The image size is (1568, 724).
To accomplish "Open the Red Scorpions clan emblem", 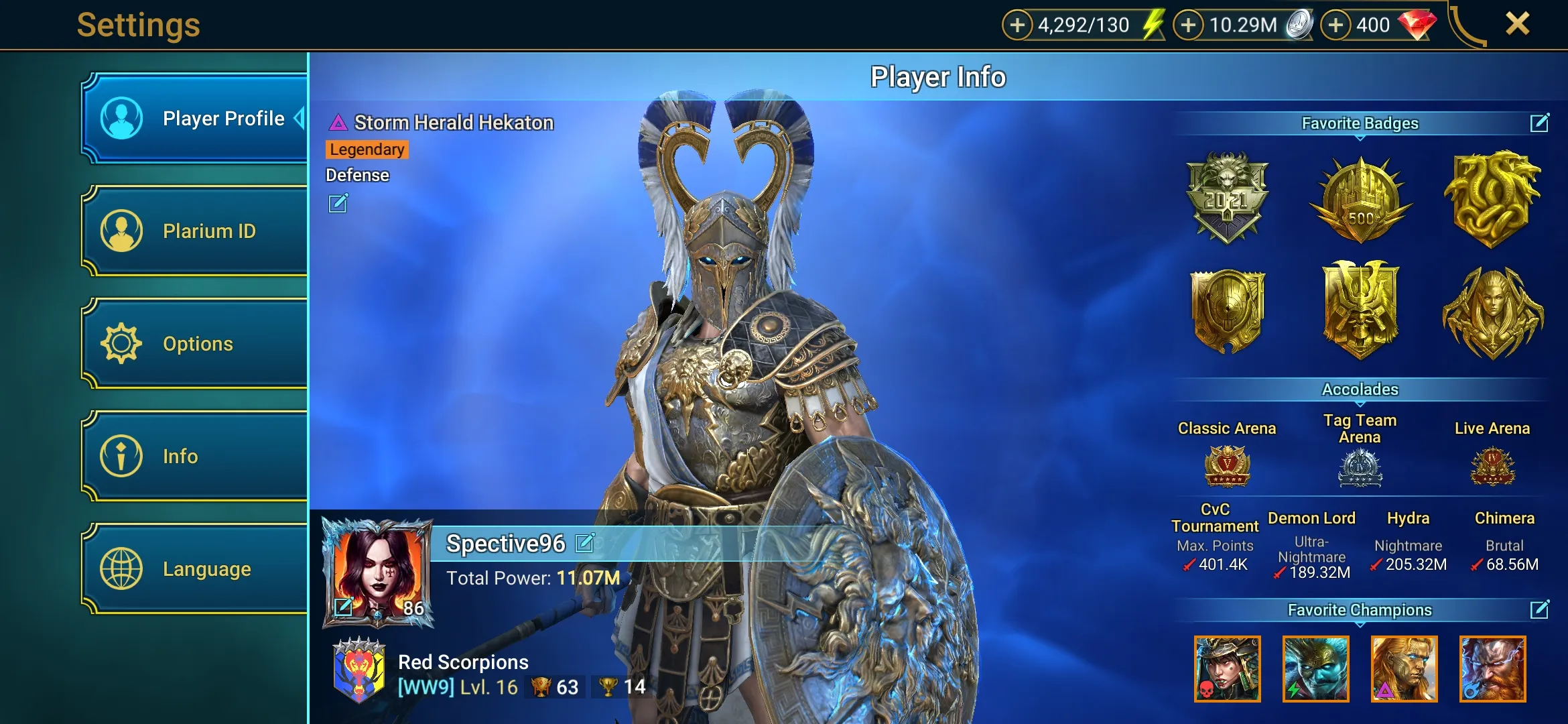I will click(359, 670).
